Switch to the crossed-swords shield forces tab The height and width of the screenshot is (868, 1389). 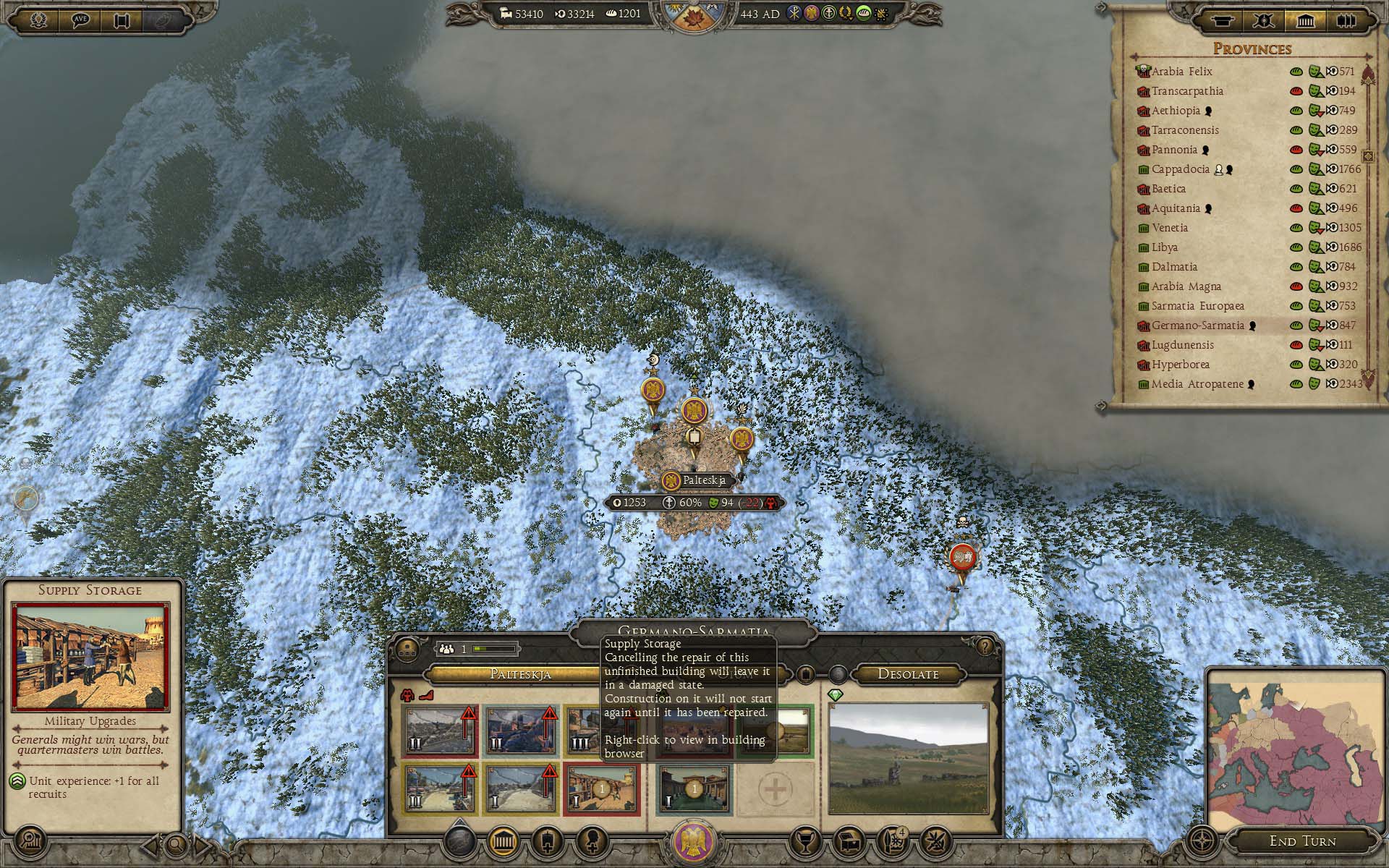click(1264, 21)
